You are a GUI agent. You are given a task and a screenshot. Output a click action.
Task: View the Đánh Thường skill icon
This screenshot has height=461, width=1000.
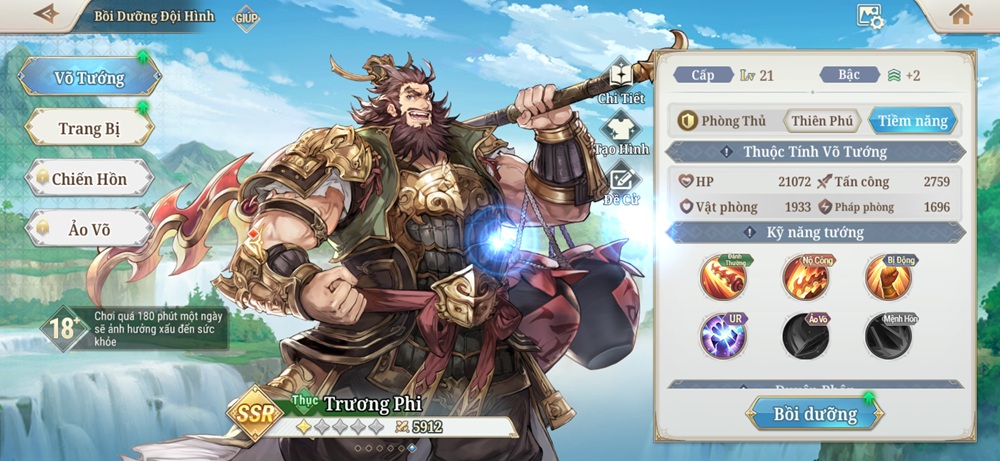point(724,278)
